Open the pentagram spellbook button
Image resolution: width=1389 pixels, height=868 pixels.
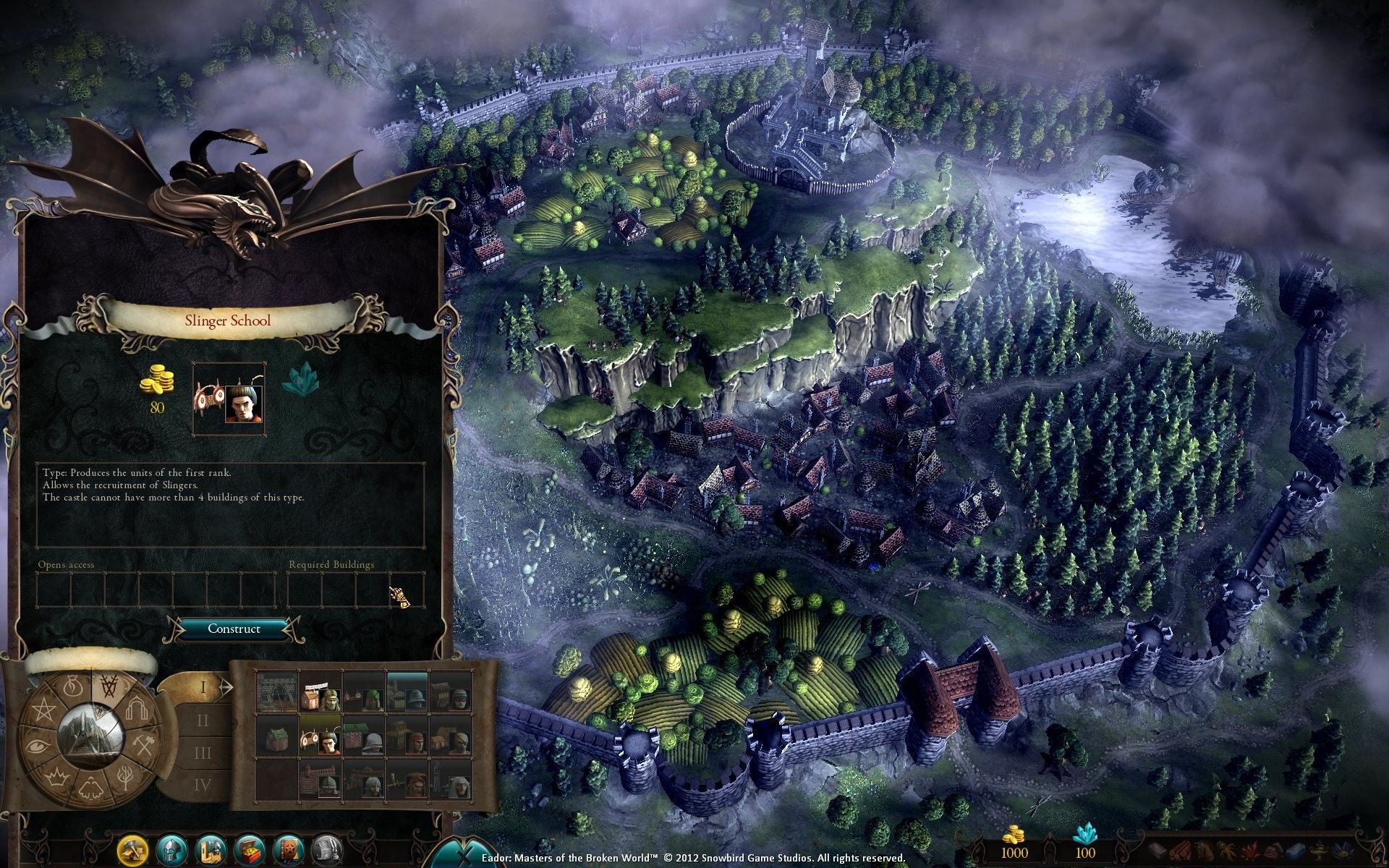pyautogui.click(x=288, y=848)
